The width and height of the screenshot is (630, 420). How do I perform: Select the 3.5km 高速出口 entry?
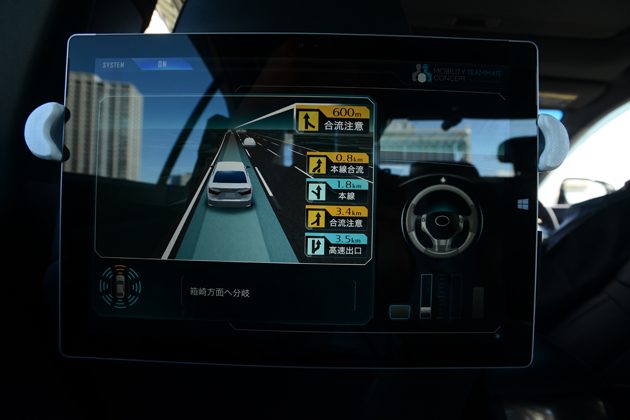pyautogui.click(x=337, y=245)
